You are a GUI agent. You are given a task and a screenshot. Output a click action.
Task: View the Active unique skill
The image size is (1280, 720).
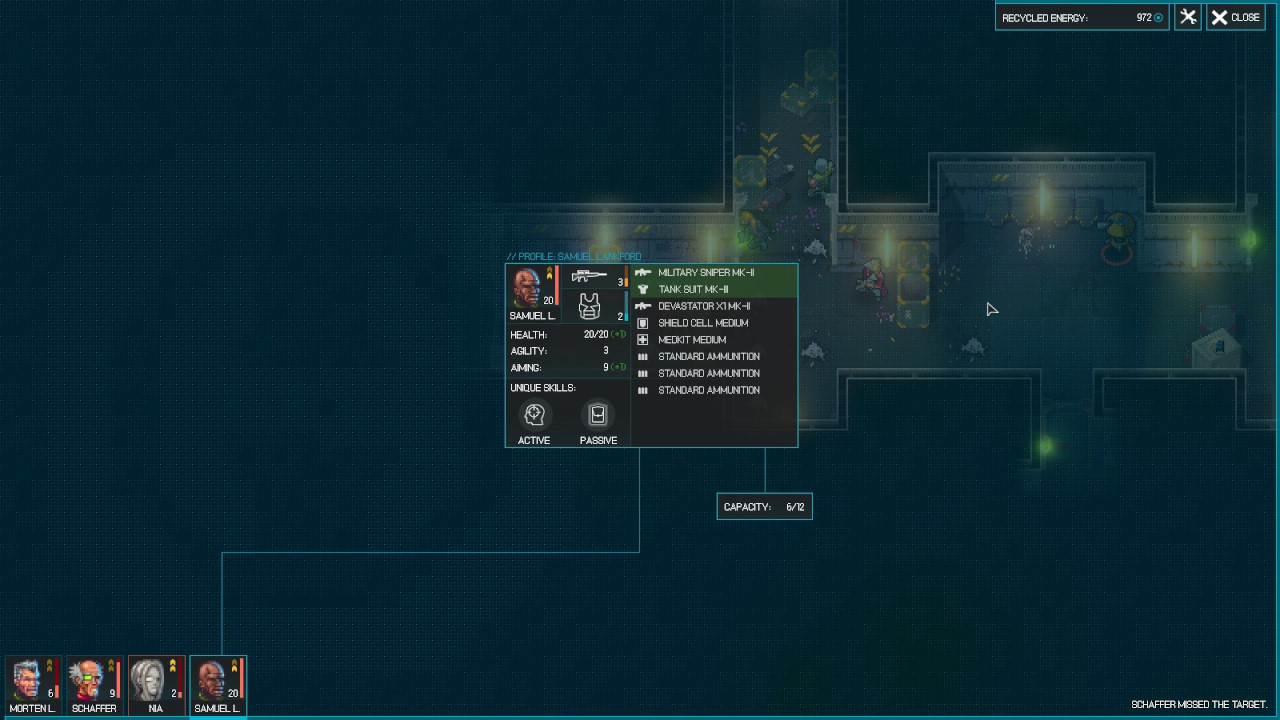click(534, 415)
